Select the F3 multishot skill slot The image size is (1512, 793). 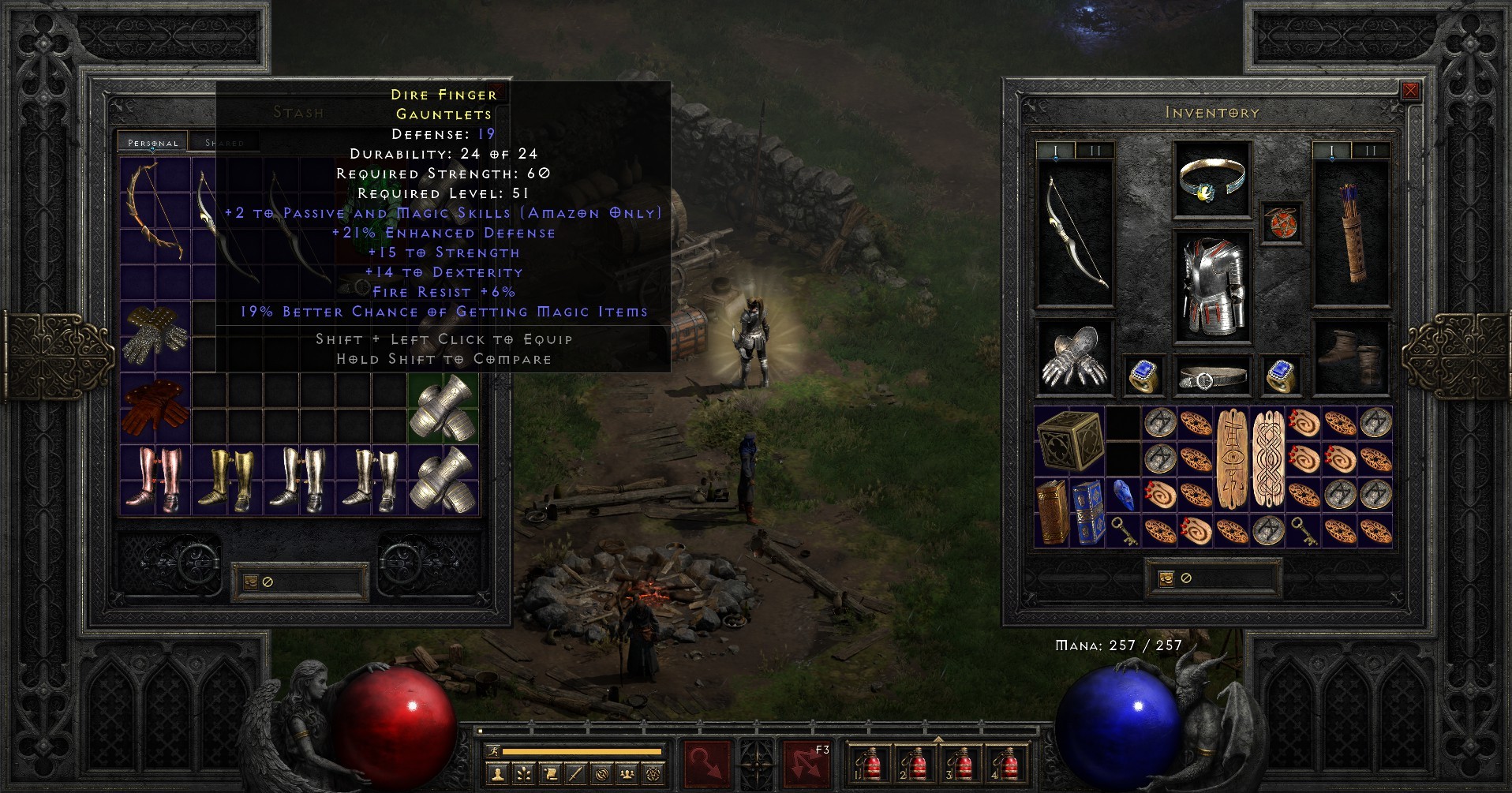(807, 765)
